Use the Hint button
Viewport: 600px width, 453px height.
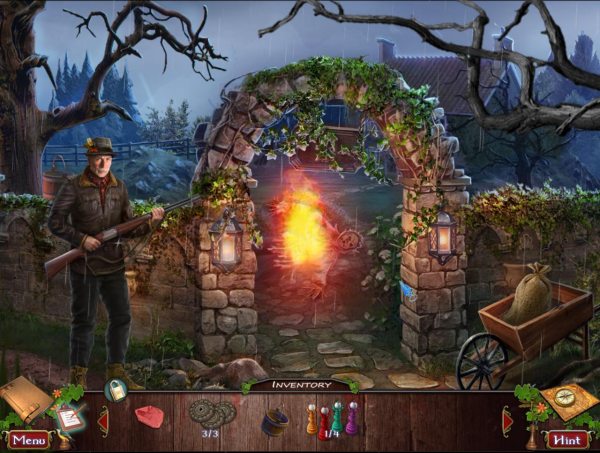pyautogui.click(x=567, y=439)
